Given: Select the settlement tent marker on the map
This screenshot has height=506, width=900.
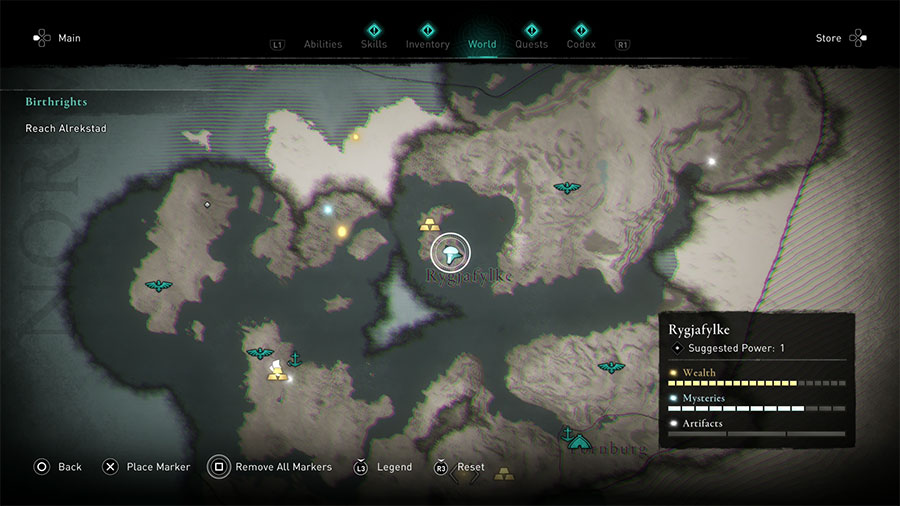Looking at the screenshot, I should point(580,440).
